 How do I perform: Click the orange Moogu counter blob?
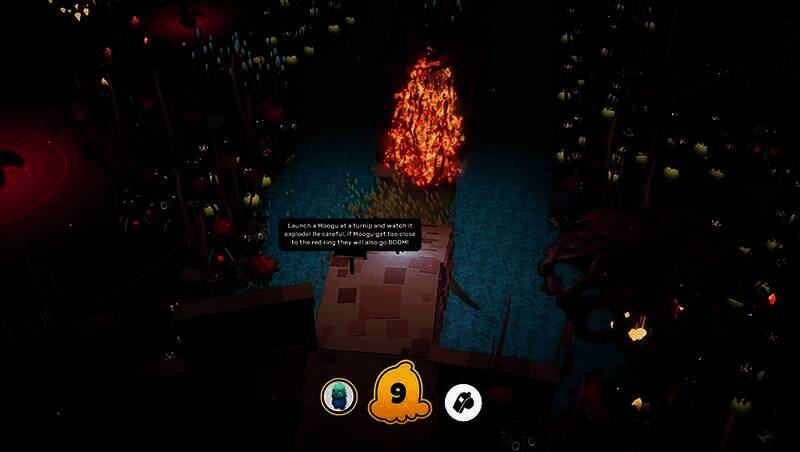pyautogui.click(x=400, y=395)
